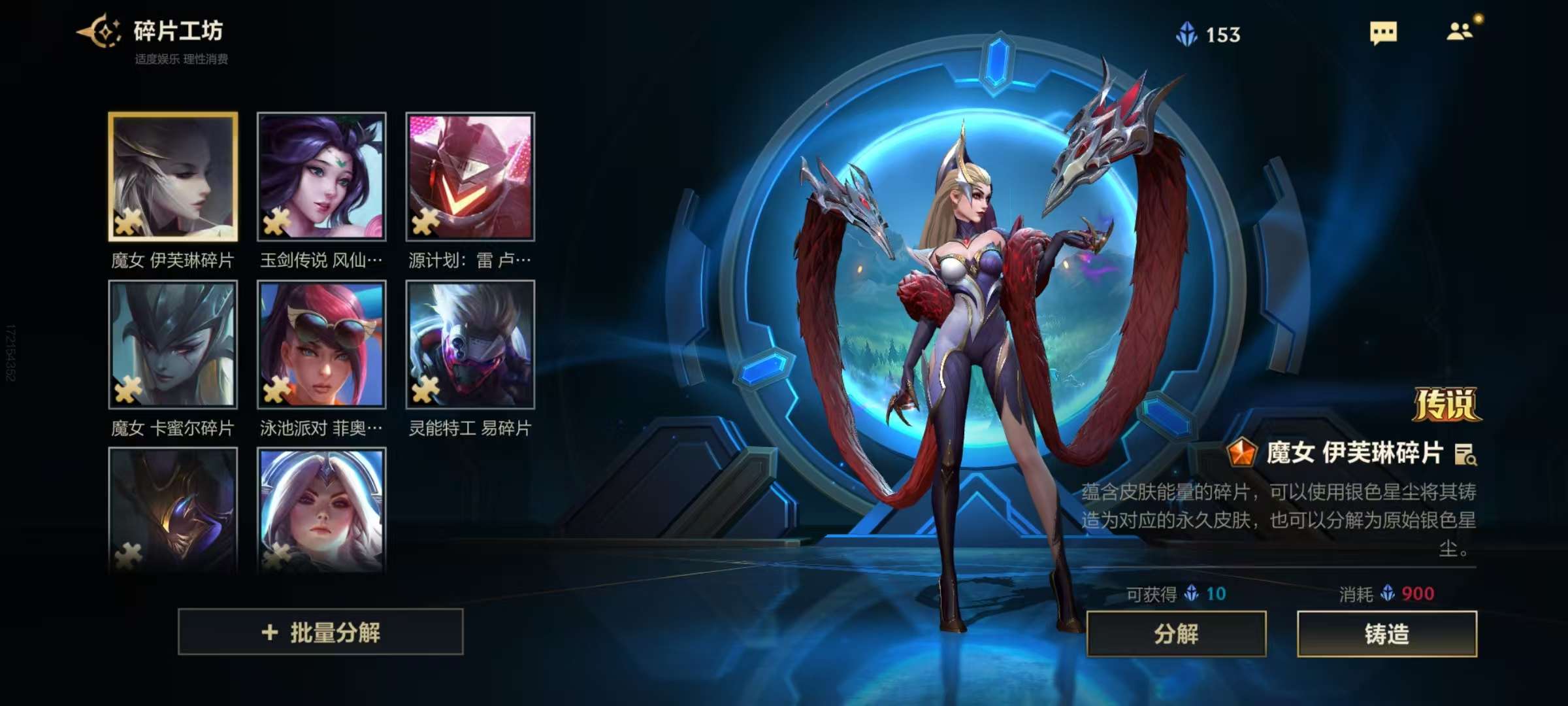Select the 泳池派对 菲奥 shard
Viewport: 1568px width, 706px height.
click(321, 345)
